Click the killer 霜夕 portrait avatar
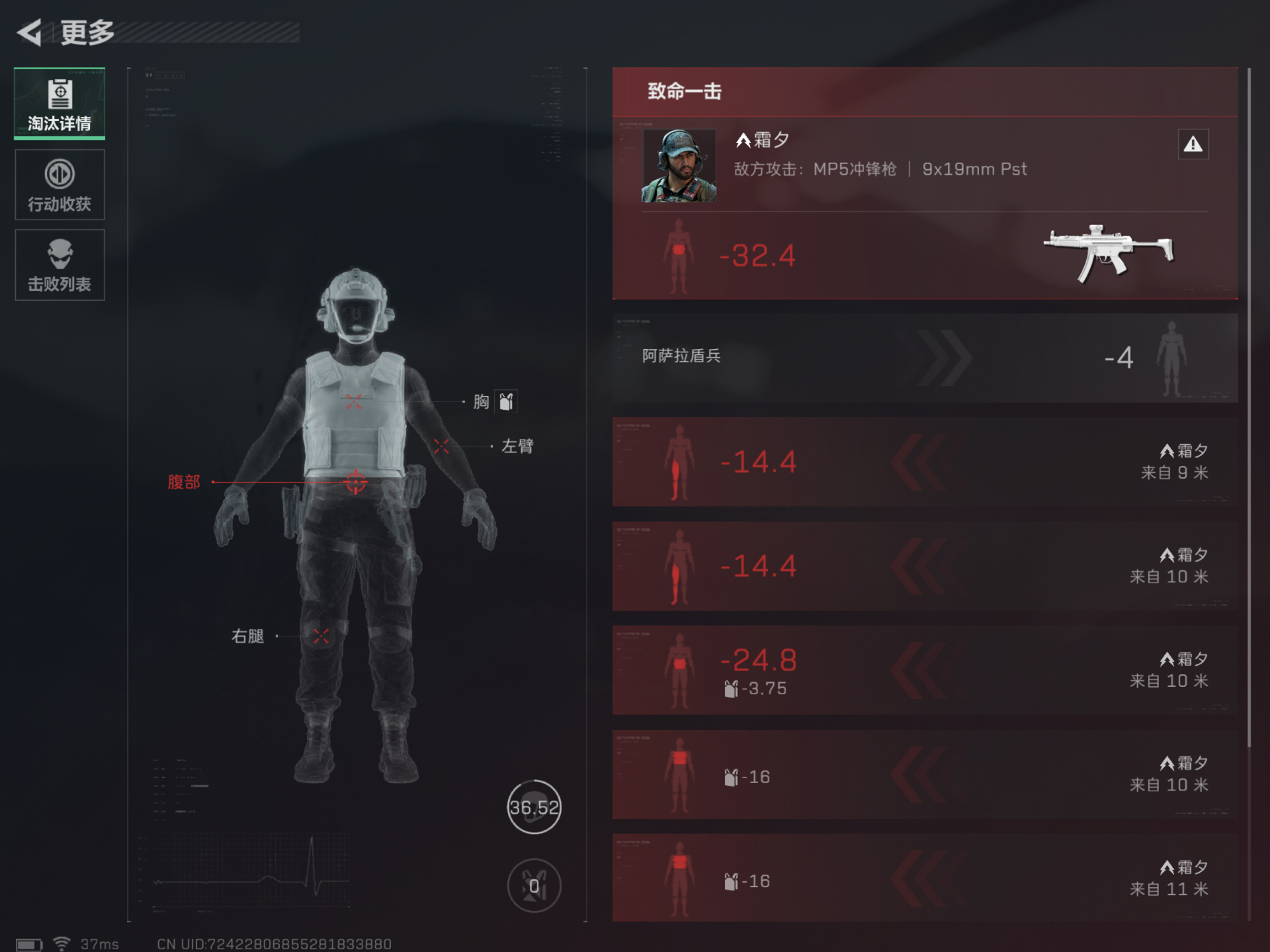The width and height of the screenshot is (1270, 952). [x=679, y=165]
